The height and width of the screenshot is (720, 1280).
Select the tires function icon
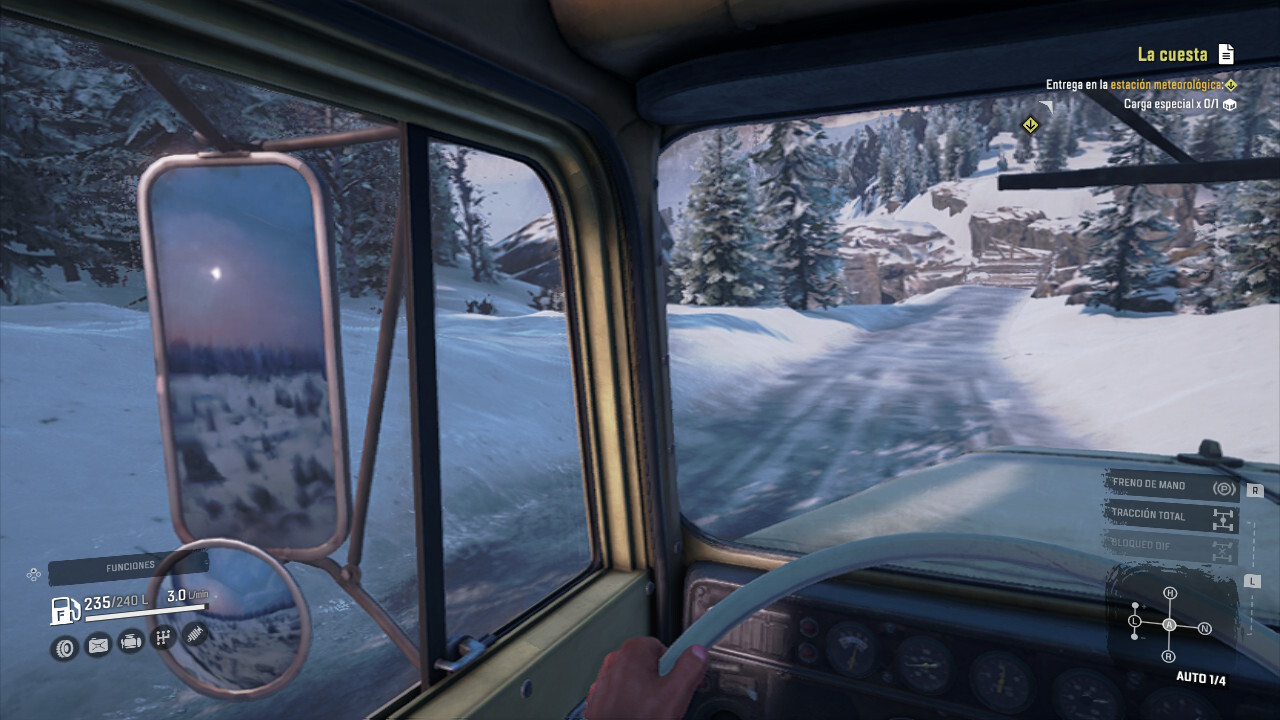coord(64,648)
